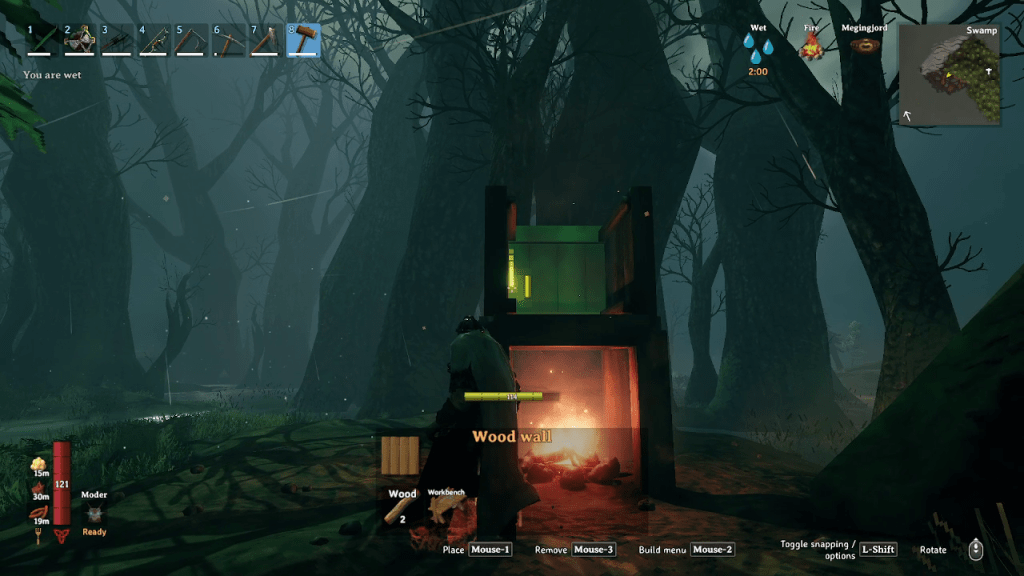
Task: Choose the green blade in hotbar slot 1
Action: point(42,40)
